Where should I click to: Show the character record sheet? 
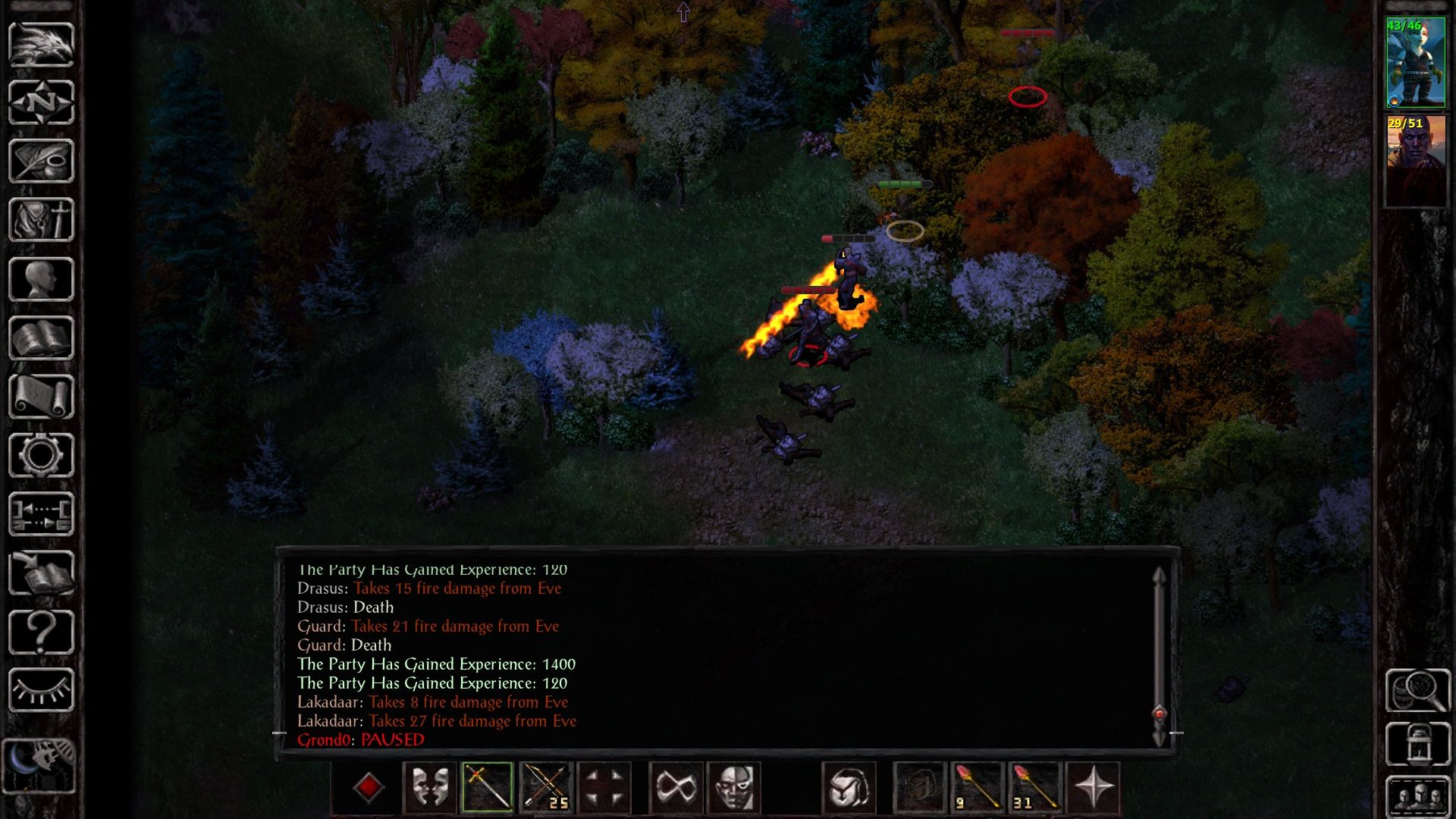coord(41,279)
